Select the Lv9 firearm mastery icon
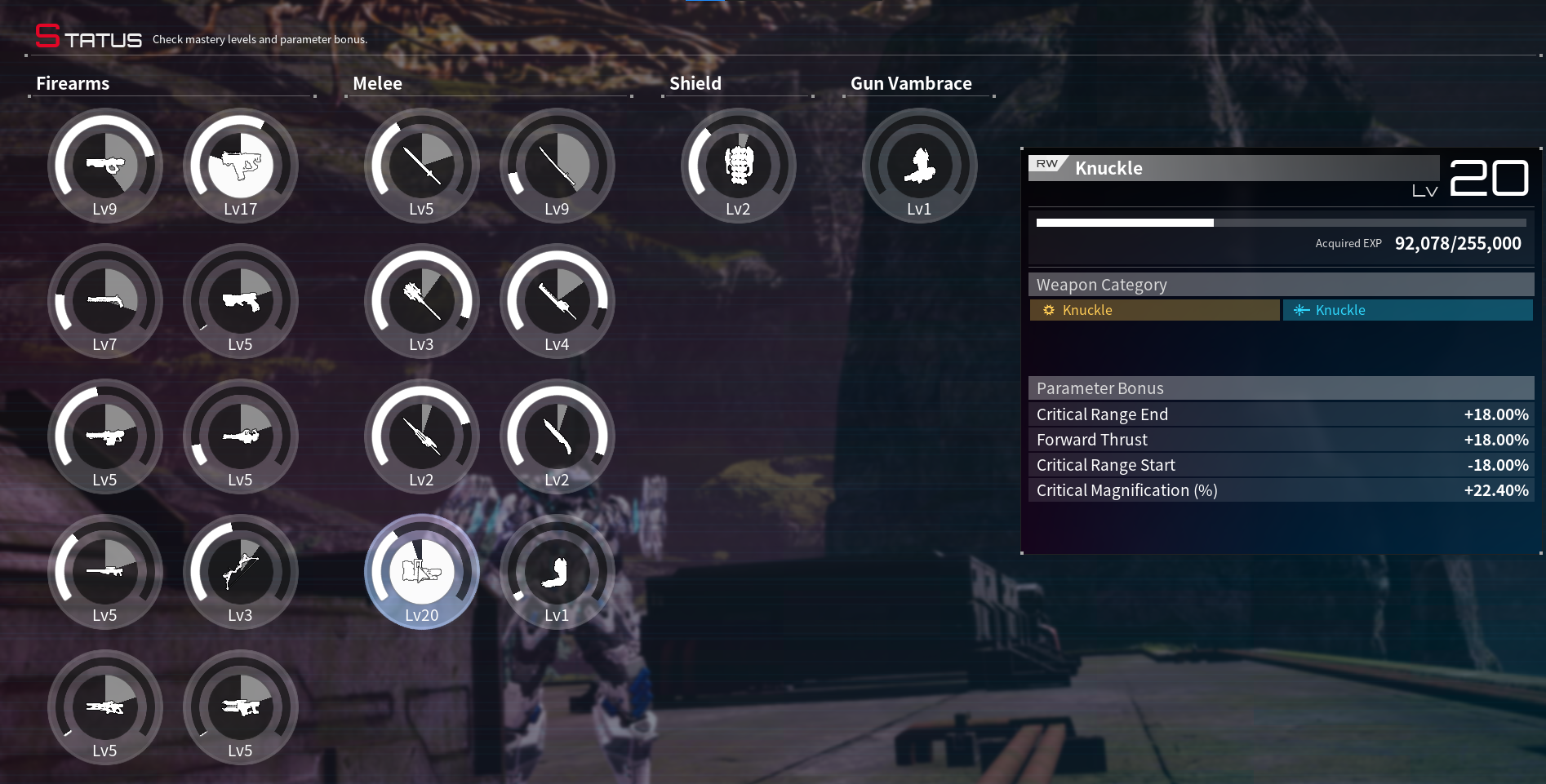Image resolution: width=1546 pixels, height=784 pixels. (104, 166)
